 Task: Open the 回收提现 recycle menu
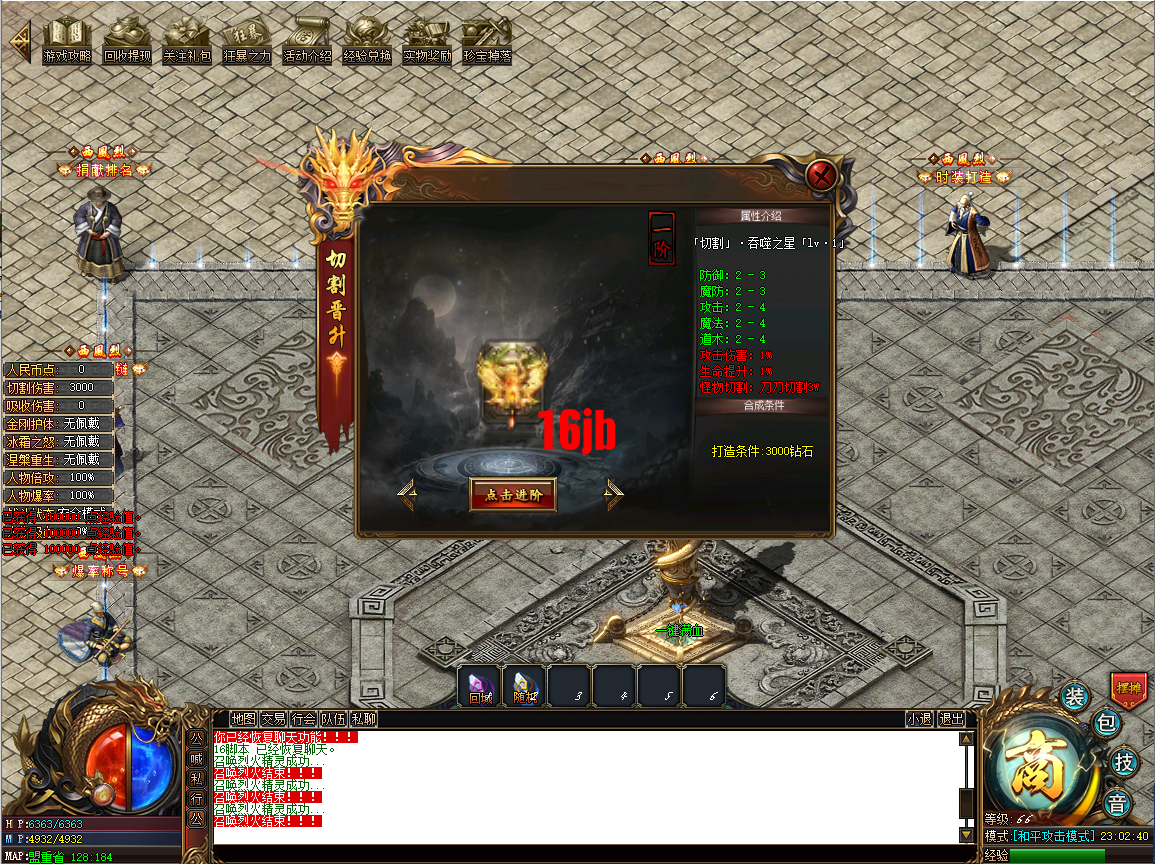(127, 42)
